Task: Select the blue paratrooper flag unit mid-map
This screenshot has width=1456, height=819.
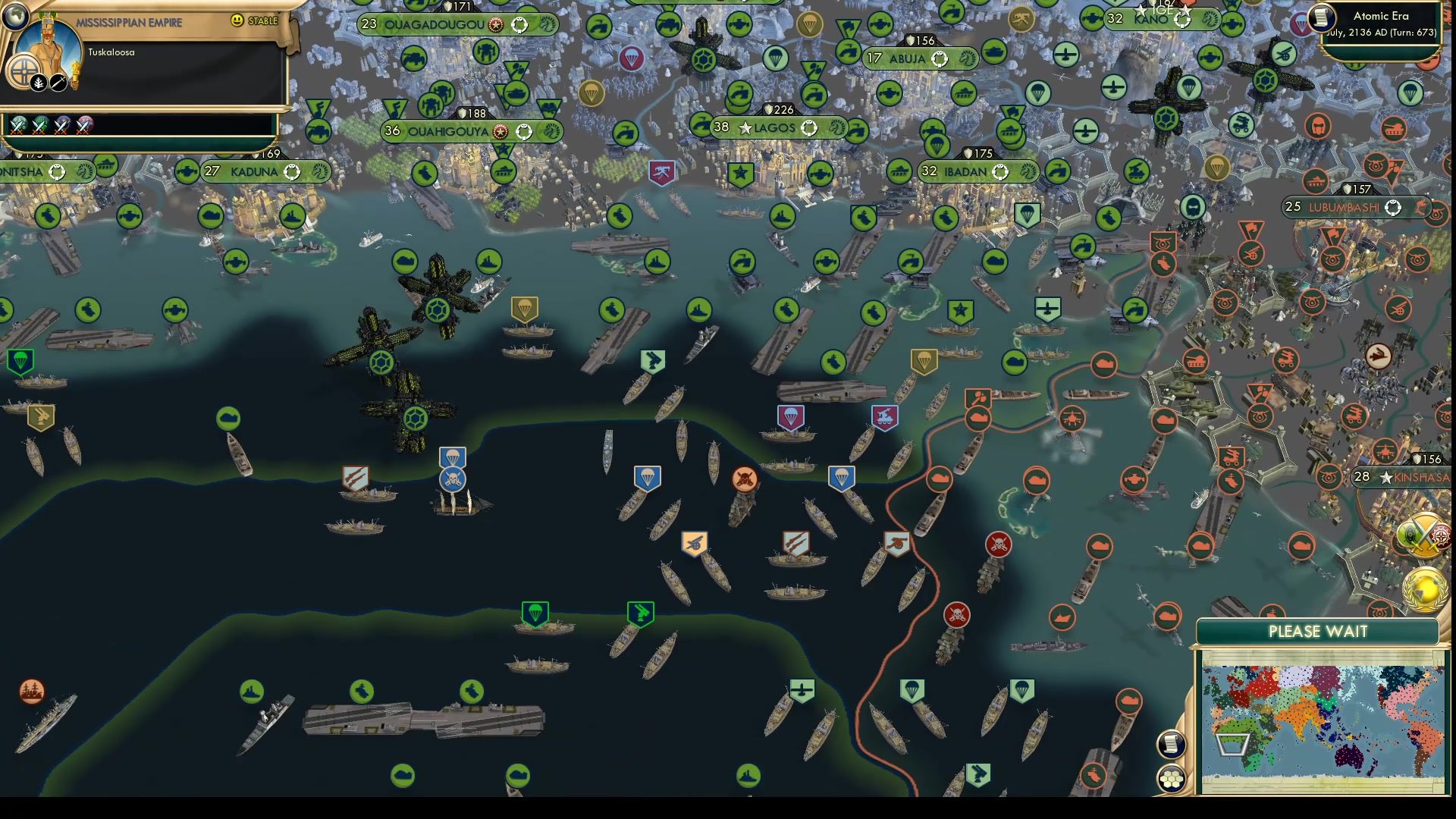Action: (x=646, y=478)
